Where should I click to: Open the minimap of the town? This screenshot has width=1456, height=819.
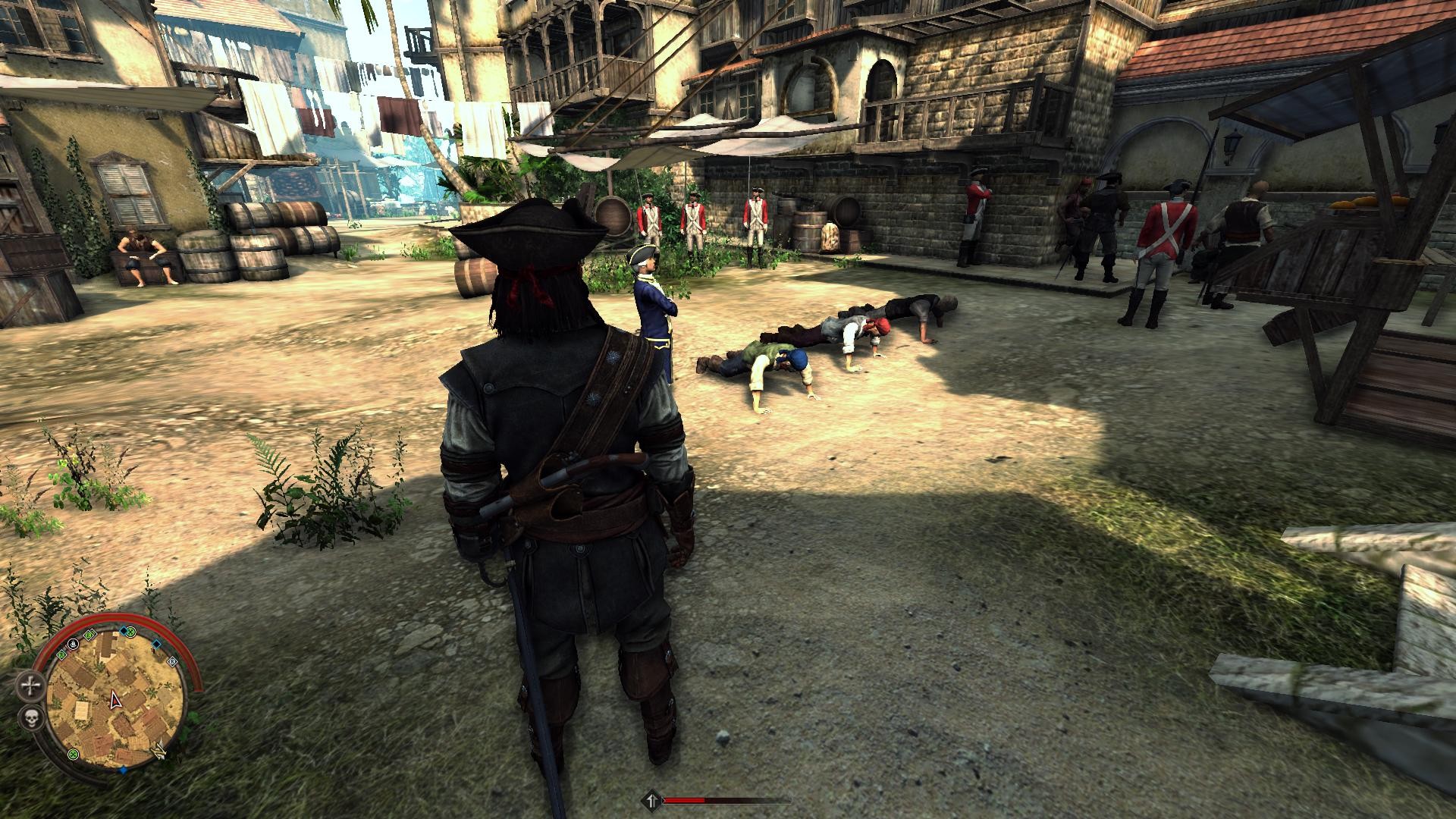[115, 695]
